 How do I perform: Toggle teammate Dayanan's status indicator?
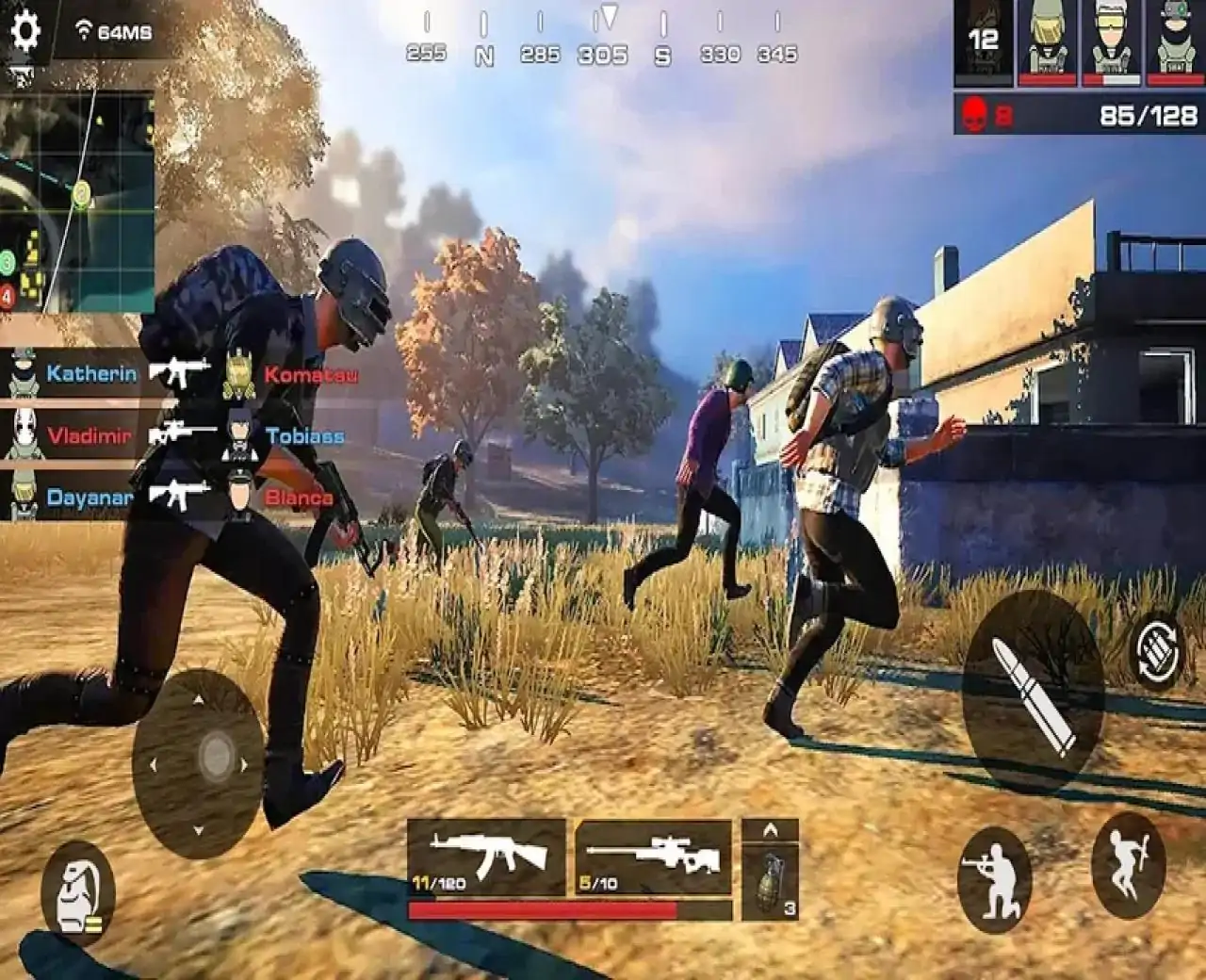point(21,495)
